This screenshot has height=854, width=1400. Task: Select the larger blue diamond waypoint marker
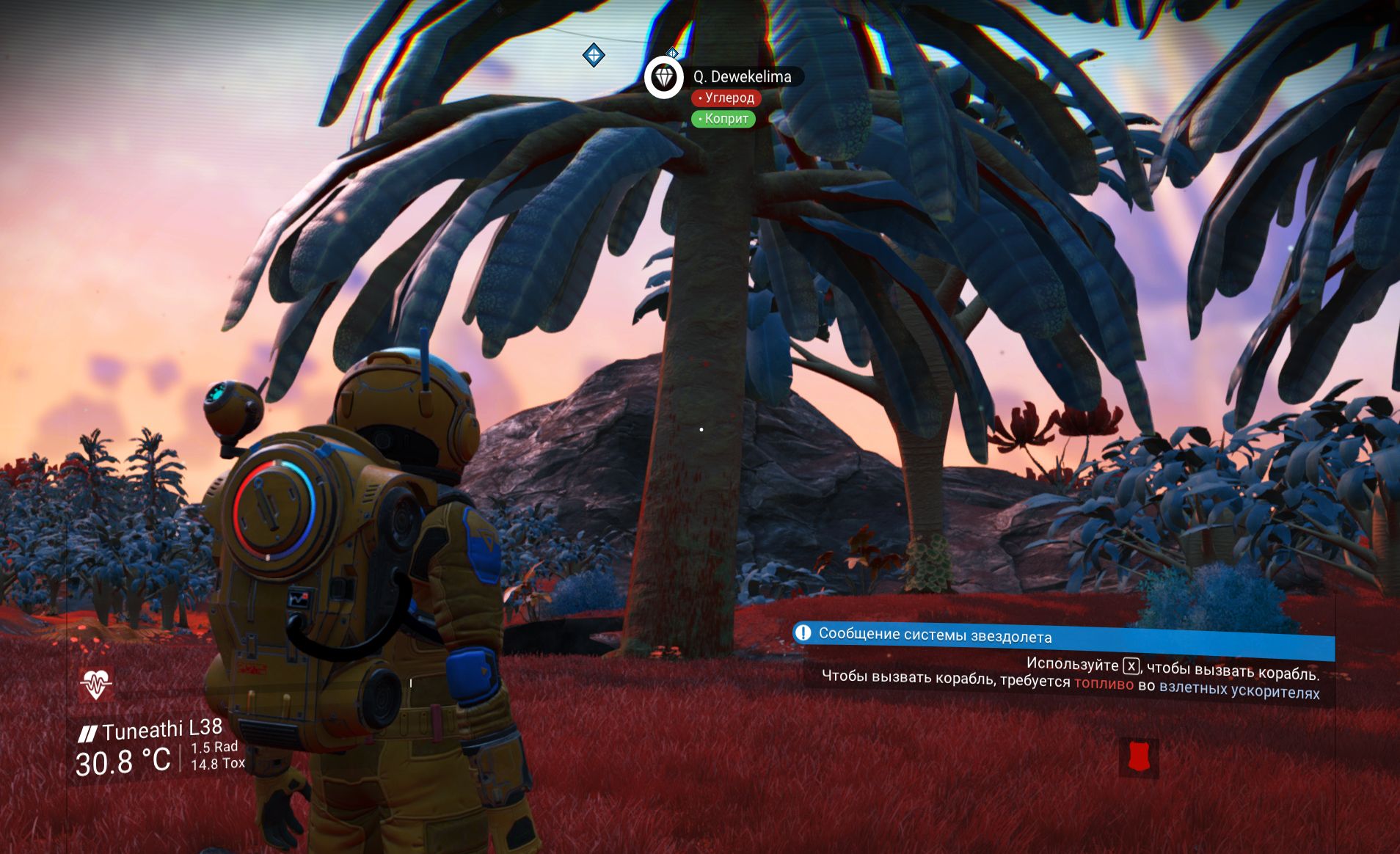point(594,55)
